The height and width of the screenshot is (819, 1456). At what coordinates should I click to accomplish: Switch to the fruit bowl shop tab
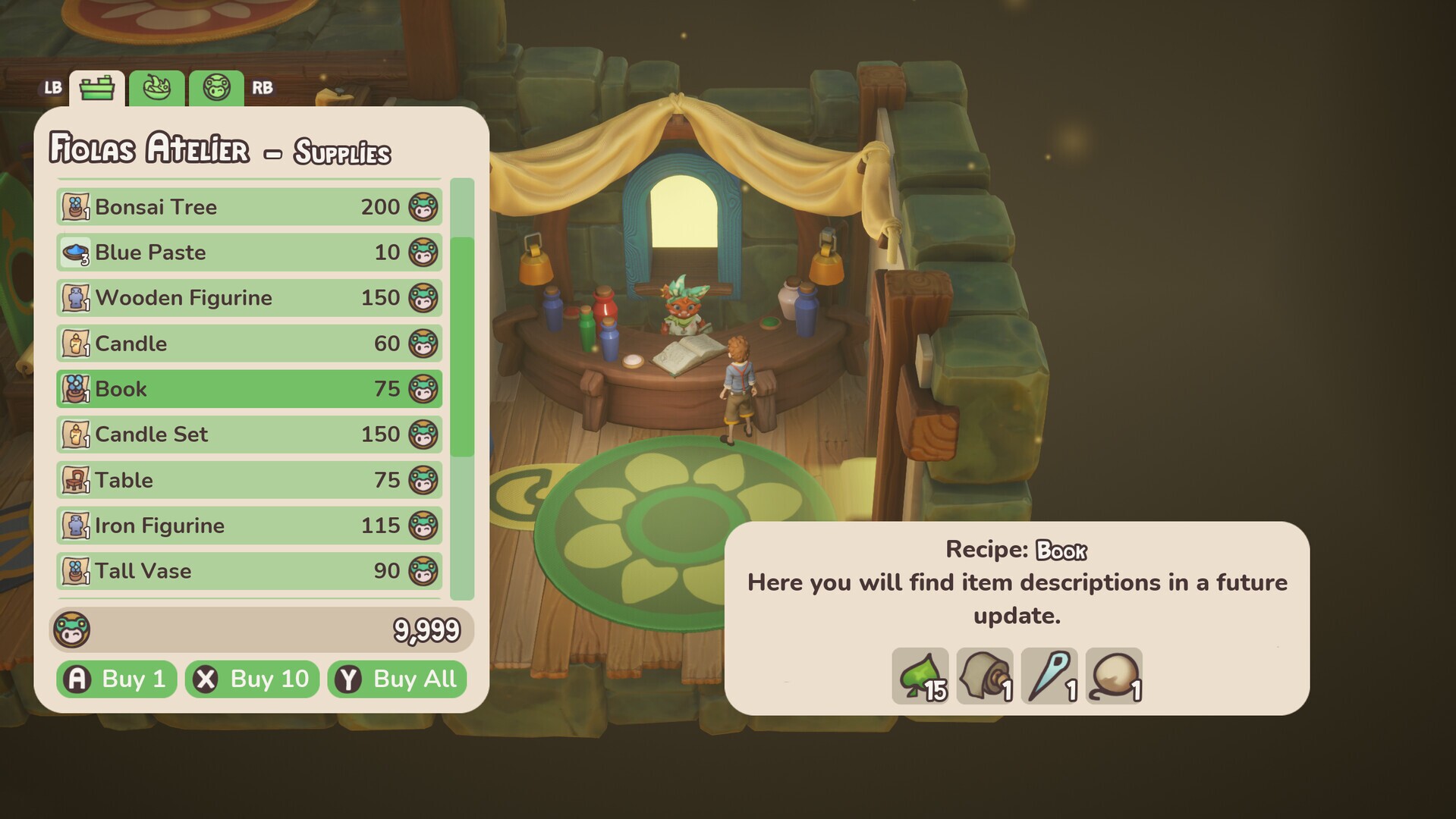tap(156, 87)
